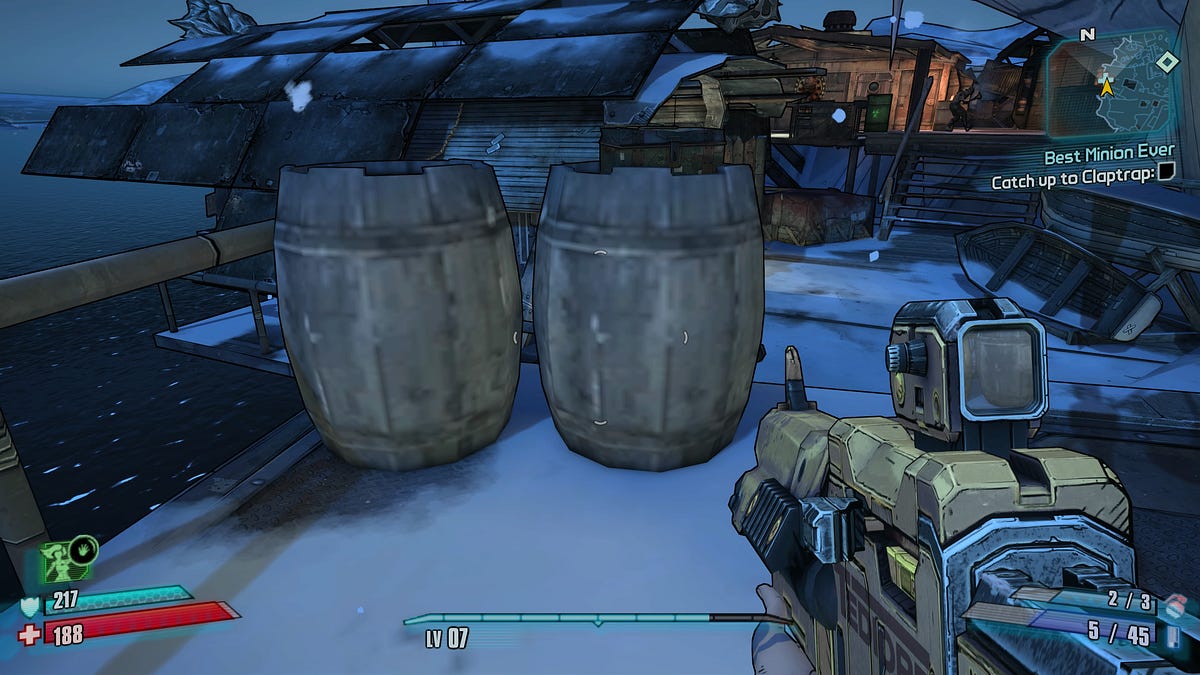Select the Best Minion Ever quest title

1108,156
